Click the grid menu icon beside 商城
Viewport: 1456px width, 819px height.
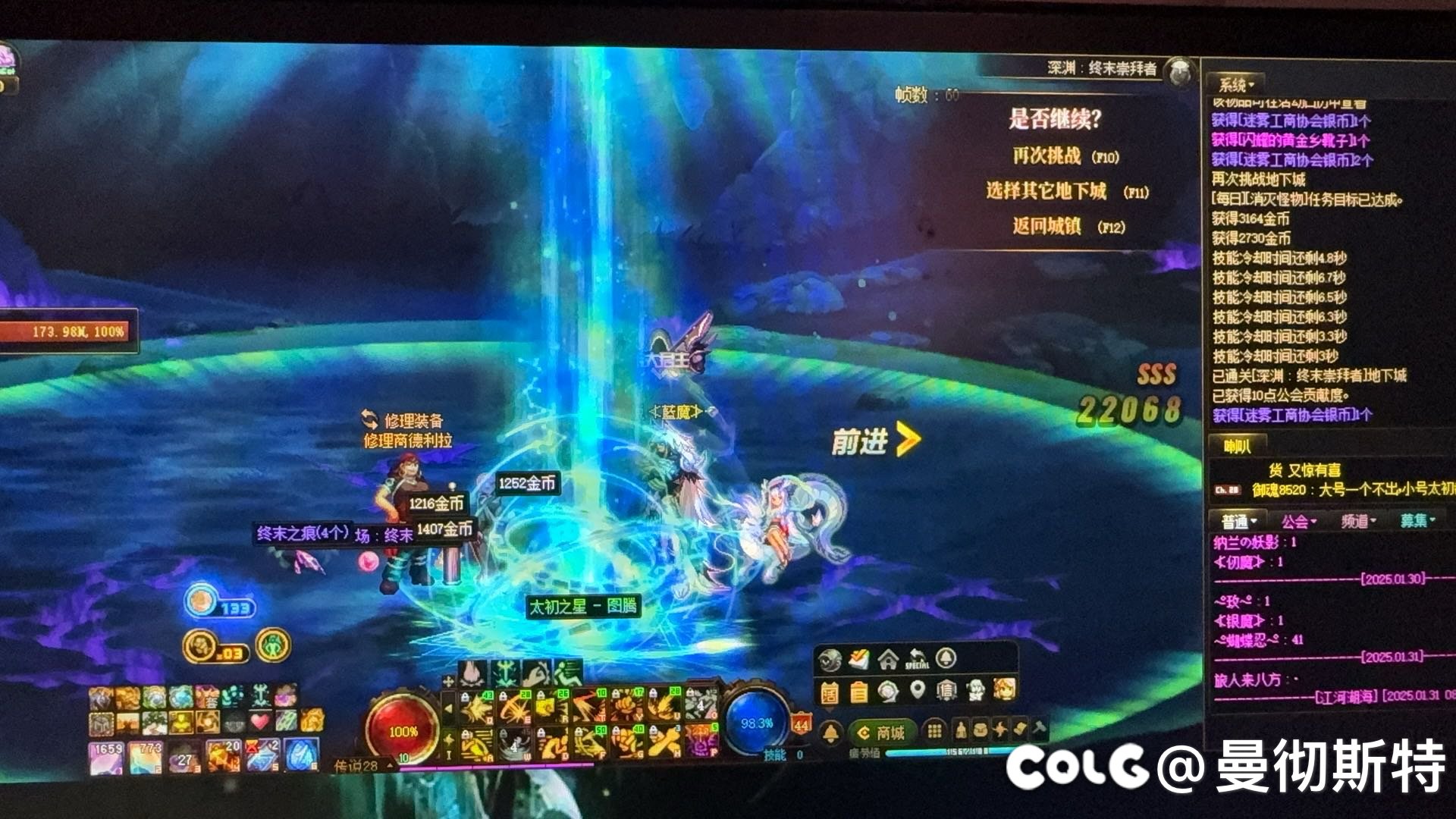(936, 732)
